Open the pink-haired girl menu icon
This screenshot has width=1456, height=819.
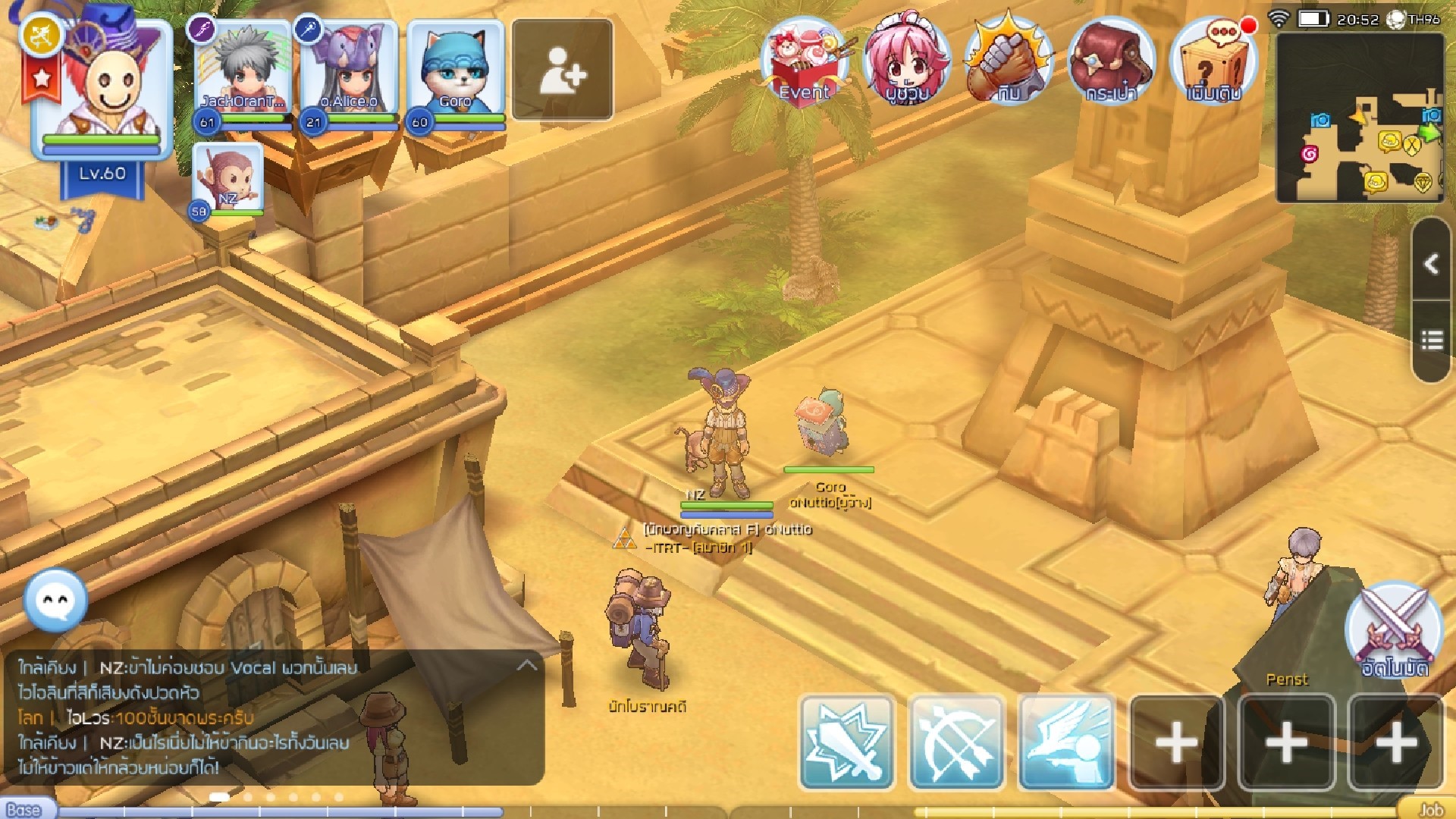pyautogui.click(x=907, y=62)
